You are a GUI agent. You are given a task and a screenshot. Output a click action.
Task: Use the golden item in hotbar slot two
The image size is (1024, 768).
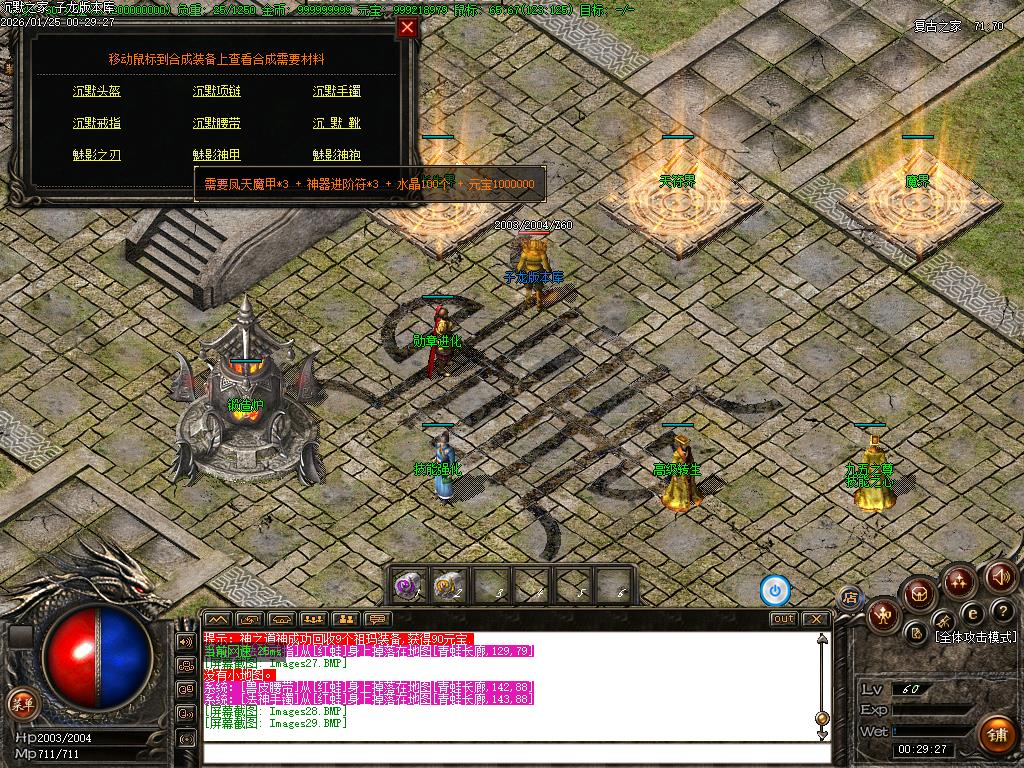pos(449,585)
